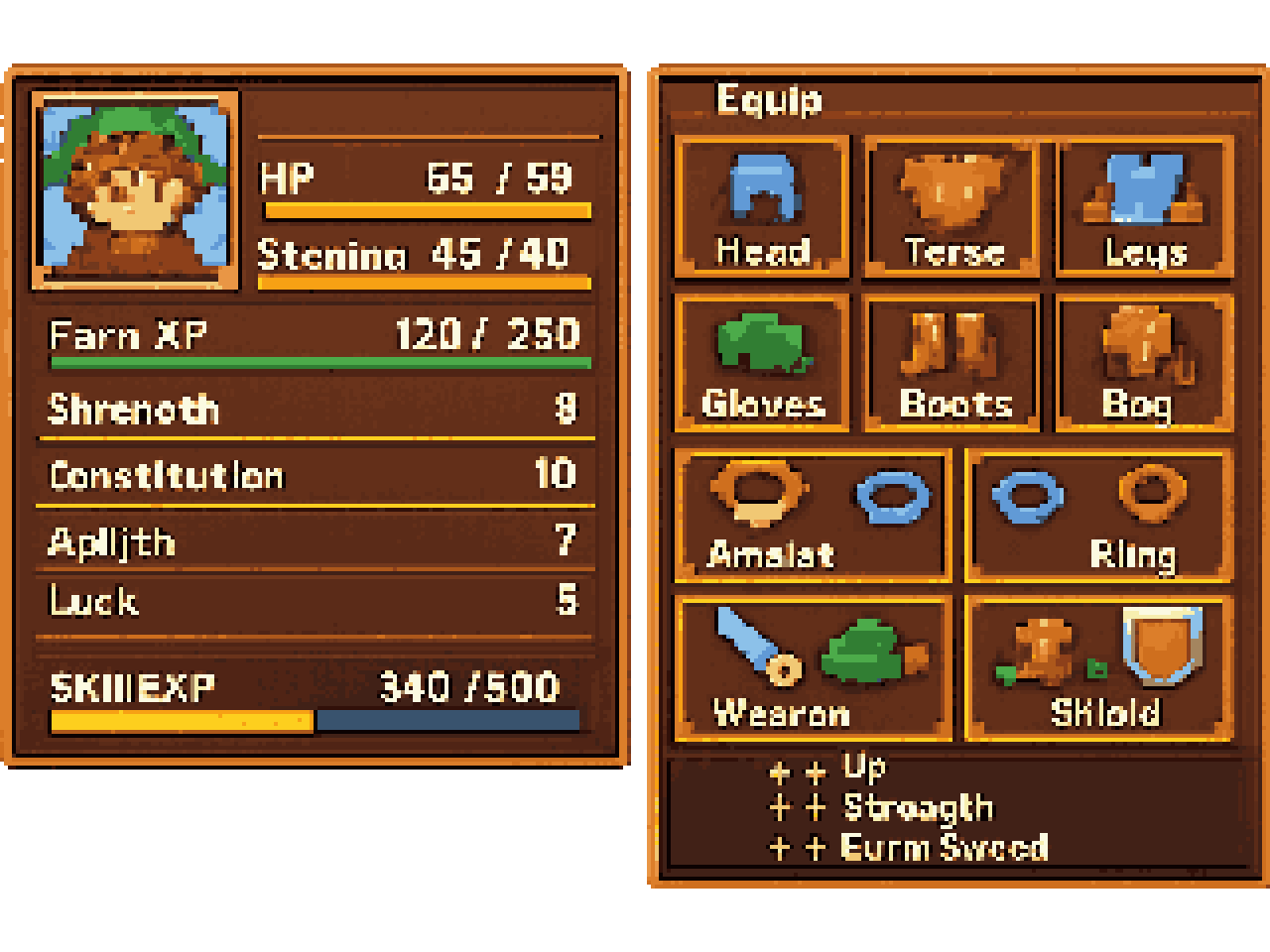The height and width of the screenshot is (952, 1270).
Task: Select the Amalat amulet slot
Action: coord(813,515)
